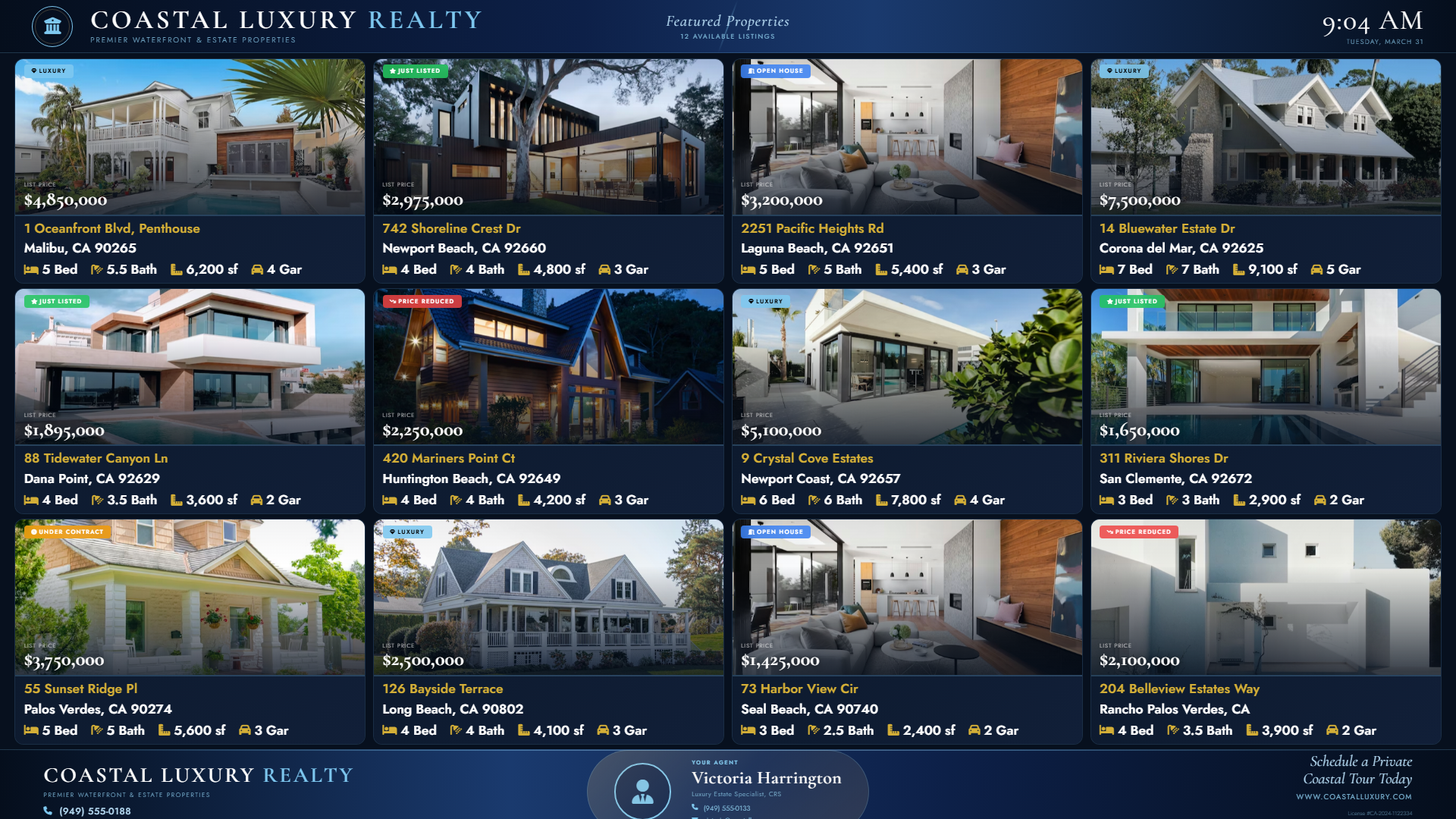
Task: Click the 12 Available Listings label
Action: click(727, 35)
